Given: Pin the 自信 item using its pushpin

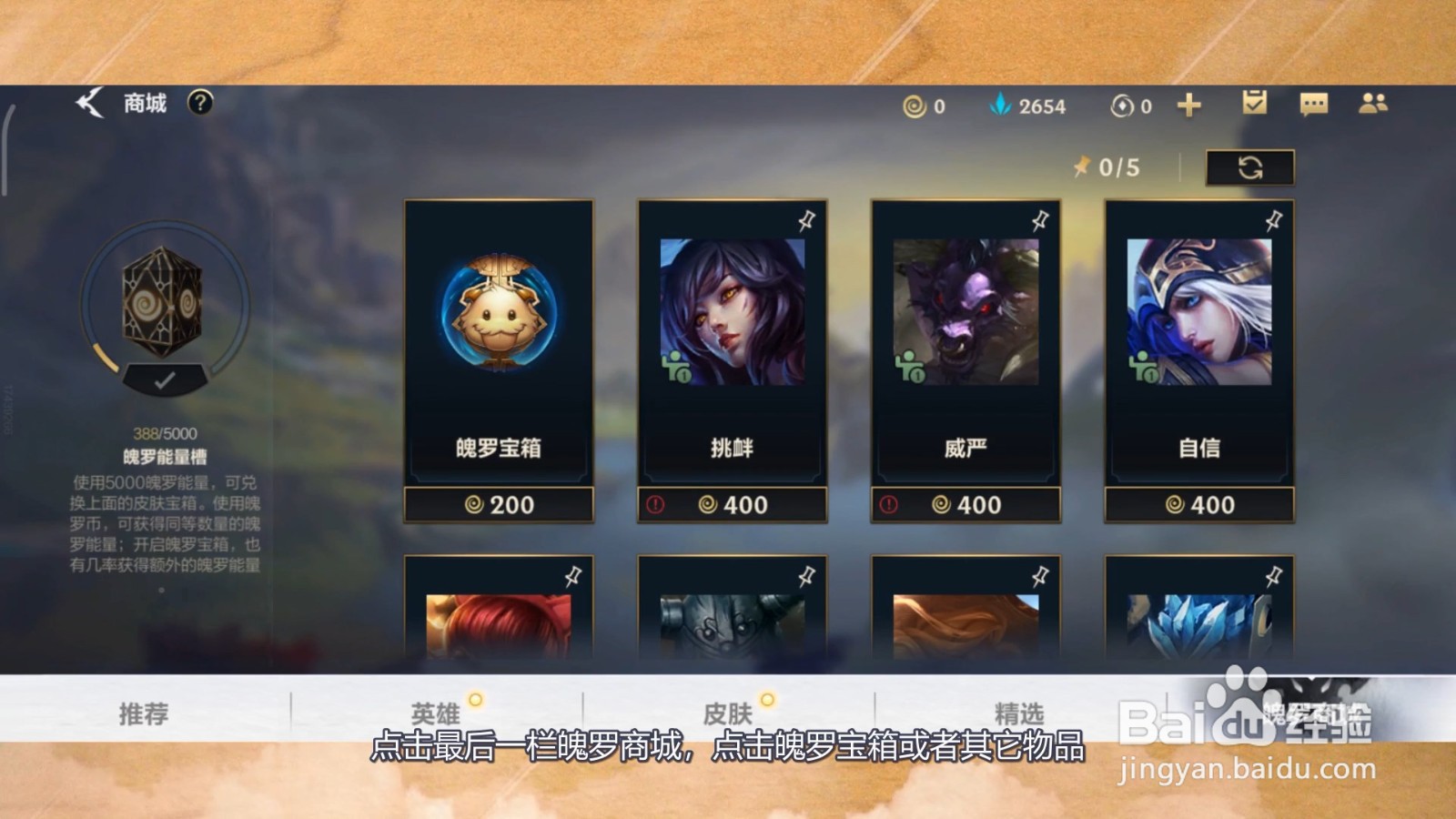Looking at the screenshot, I should 1274,218.
